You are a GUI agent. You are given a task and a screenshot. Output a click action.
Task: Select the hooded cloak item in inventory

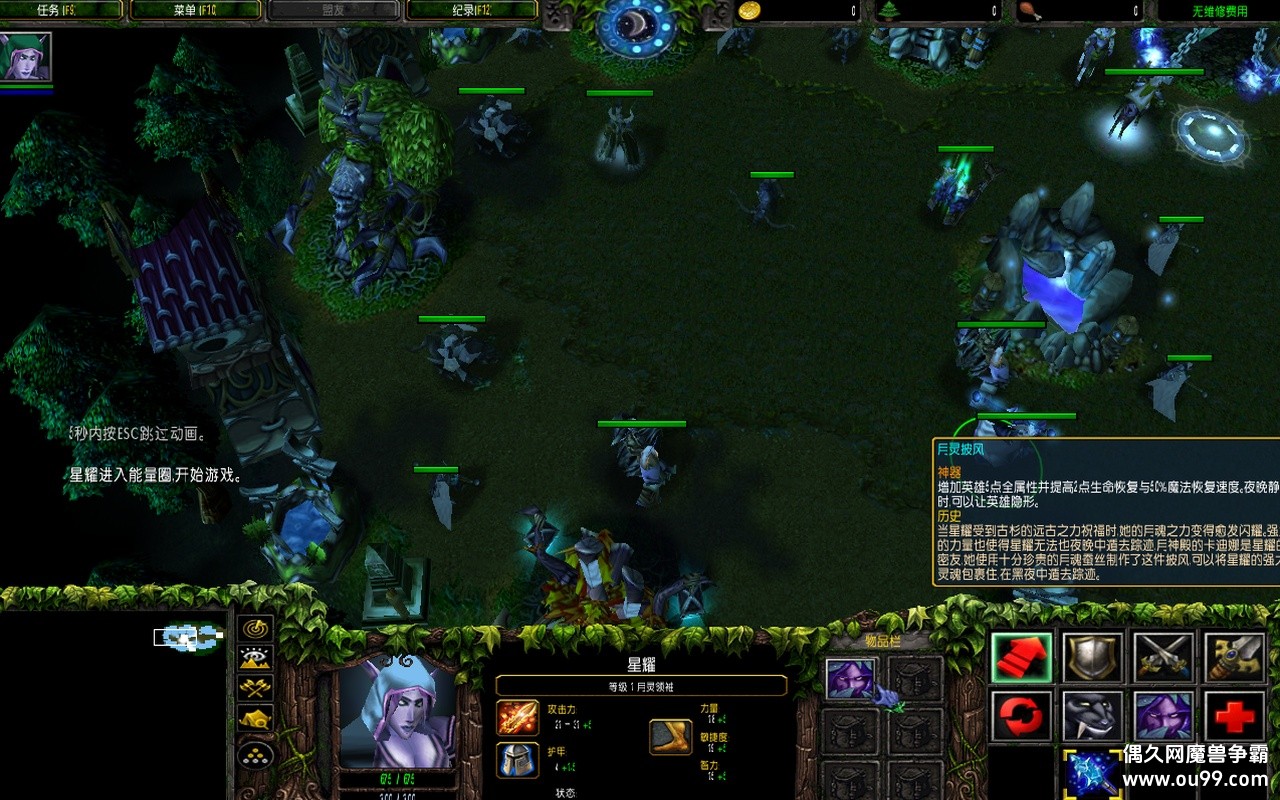(851, 679)
